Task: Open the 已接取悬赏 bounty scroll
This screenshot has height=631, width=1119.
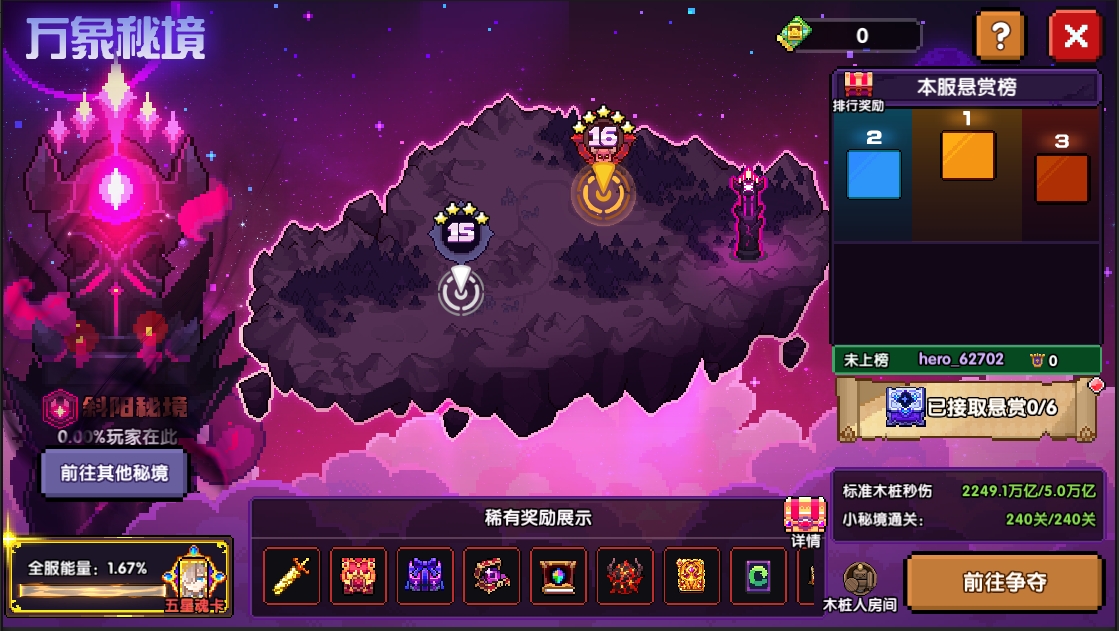Action: (968, 407)
